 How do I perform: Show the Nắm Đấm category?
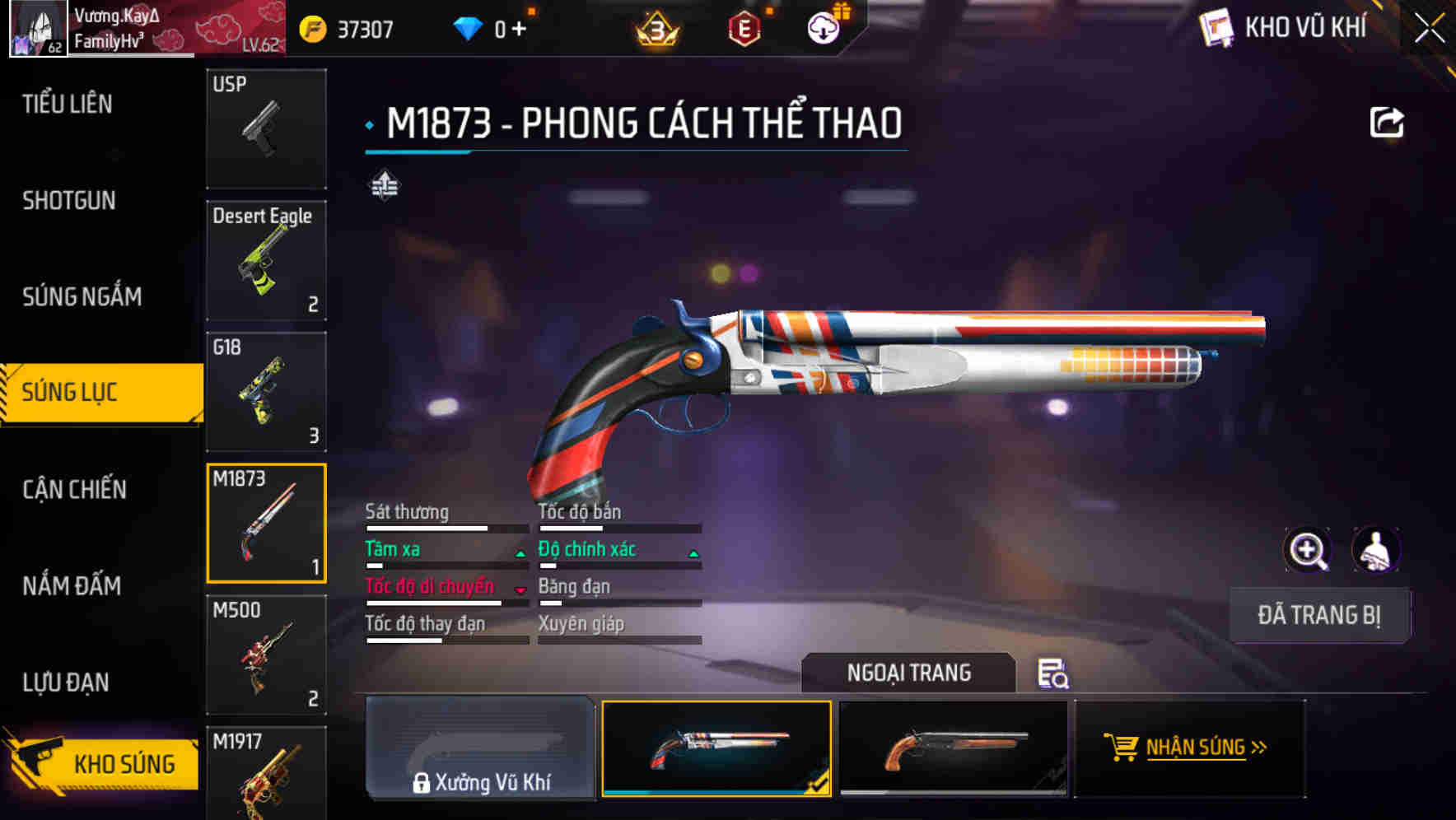click(72, 585)
